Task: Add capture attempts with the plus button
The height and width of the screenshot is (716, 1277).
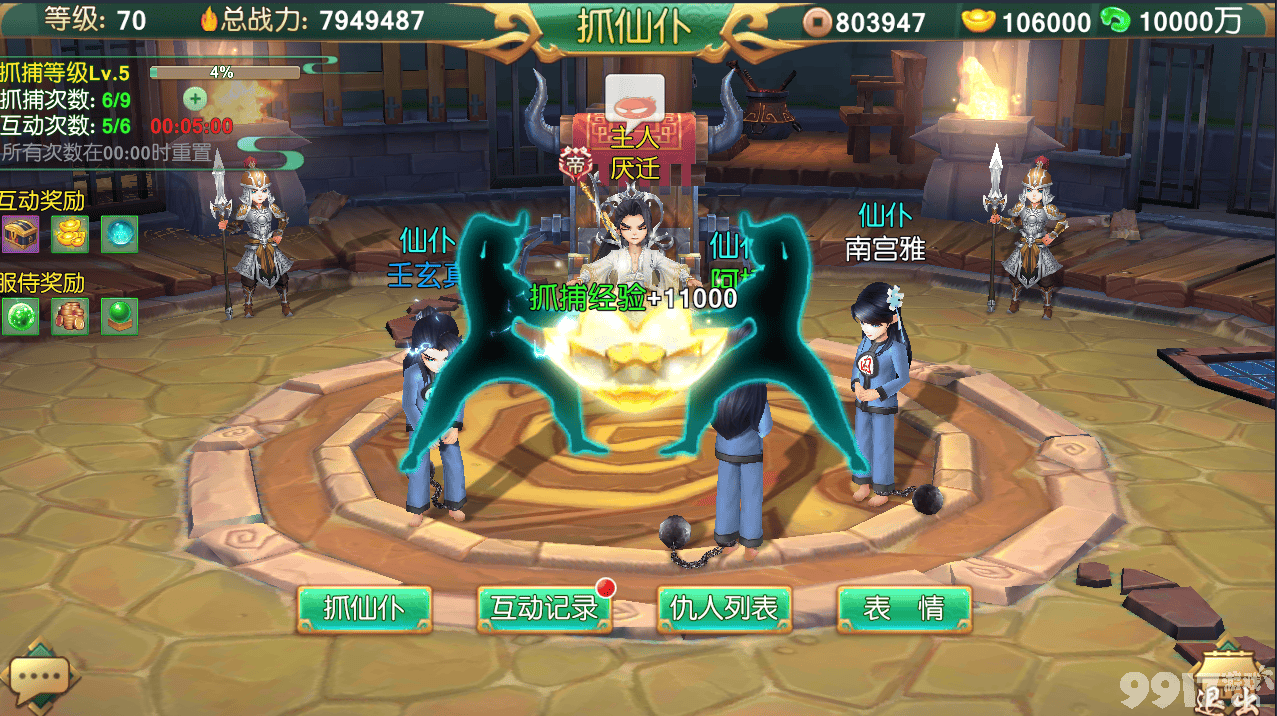Action: pyautogui.click(x=195, y=98)
